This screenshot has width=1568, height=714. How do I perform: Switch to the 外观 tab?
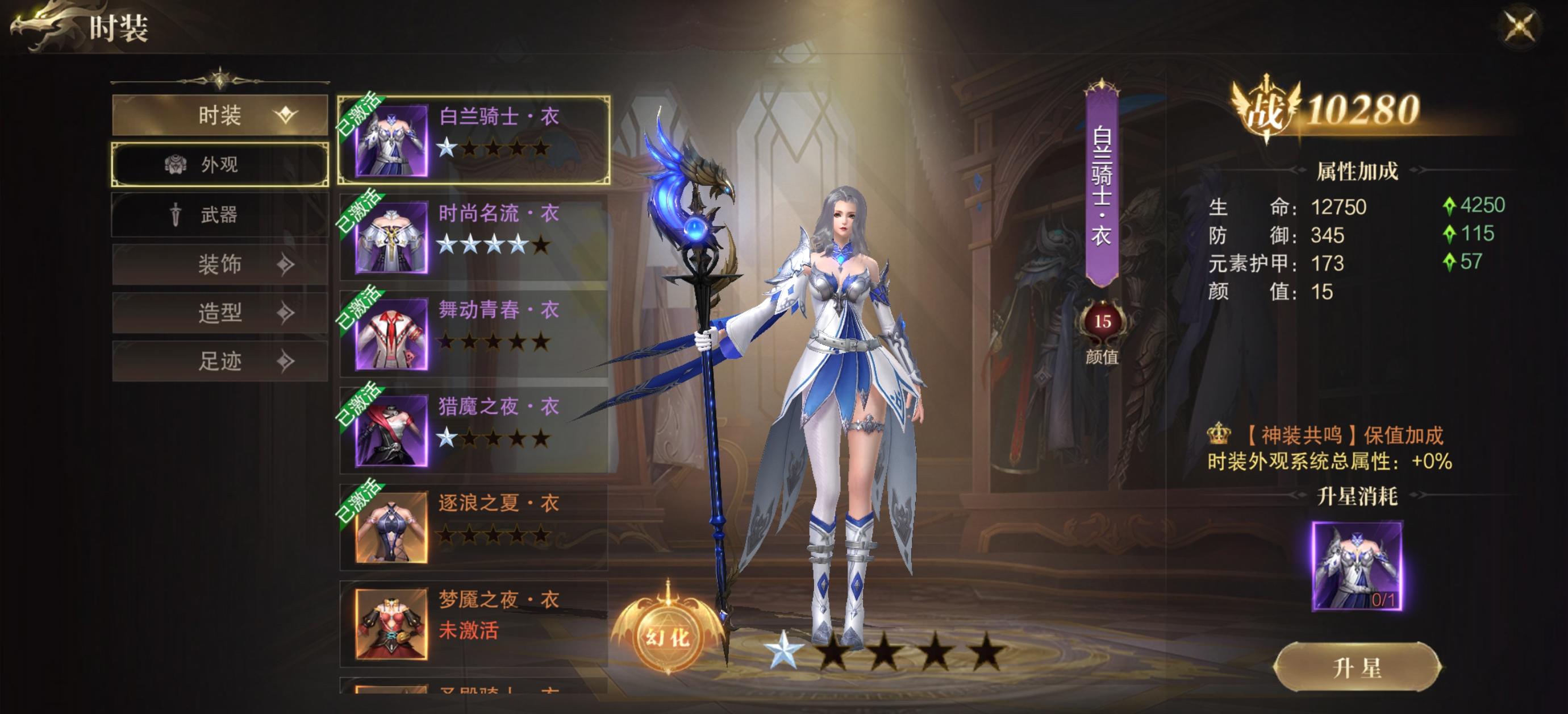click(220, 165)
